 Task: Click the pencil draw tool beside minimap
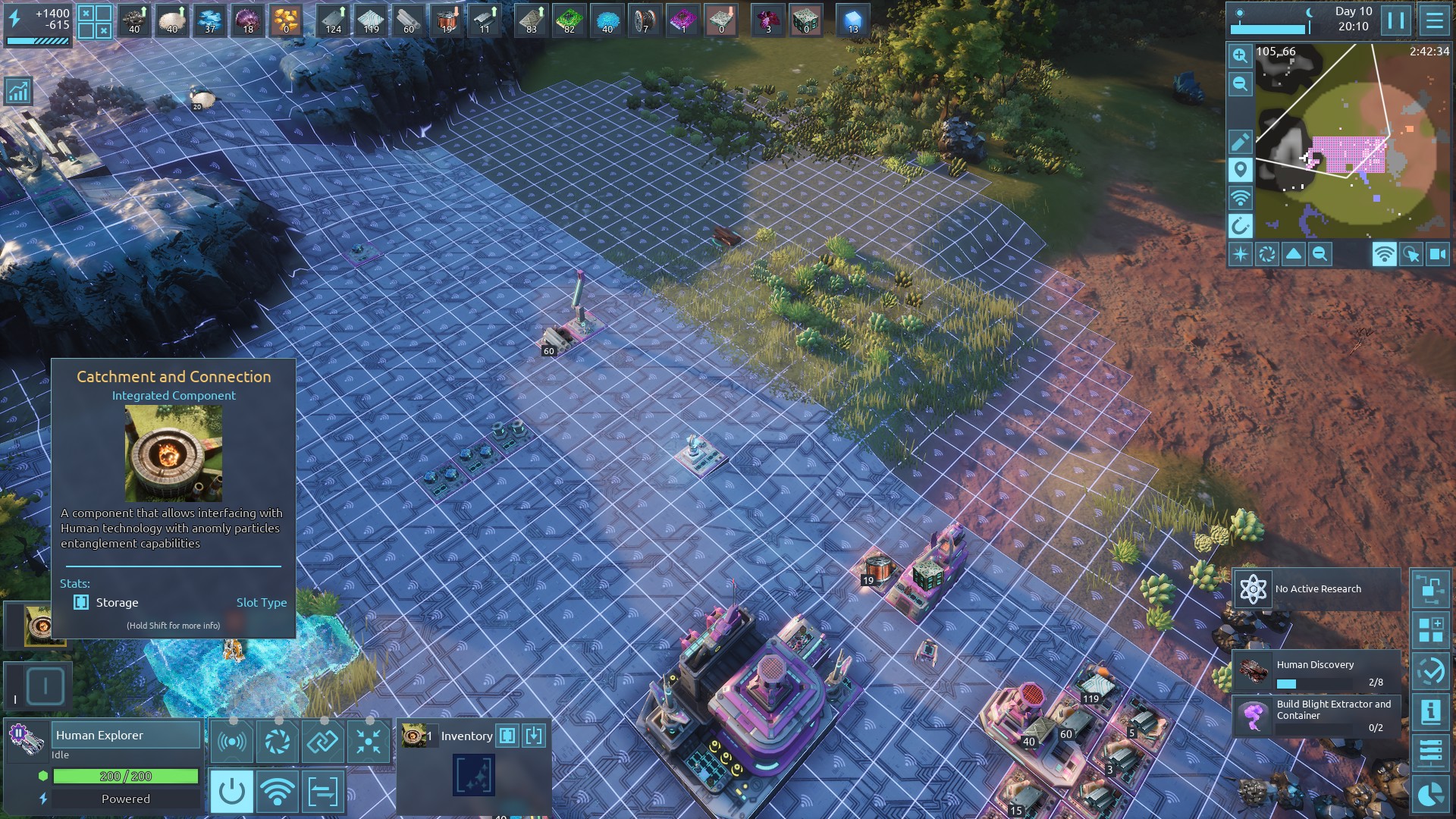point(1240,142)
